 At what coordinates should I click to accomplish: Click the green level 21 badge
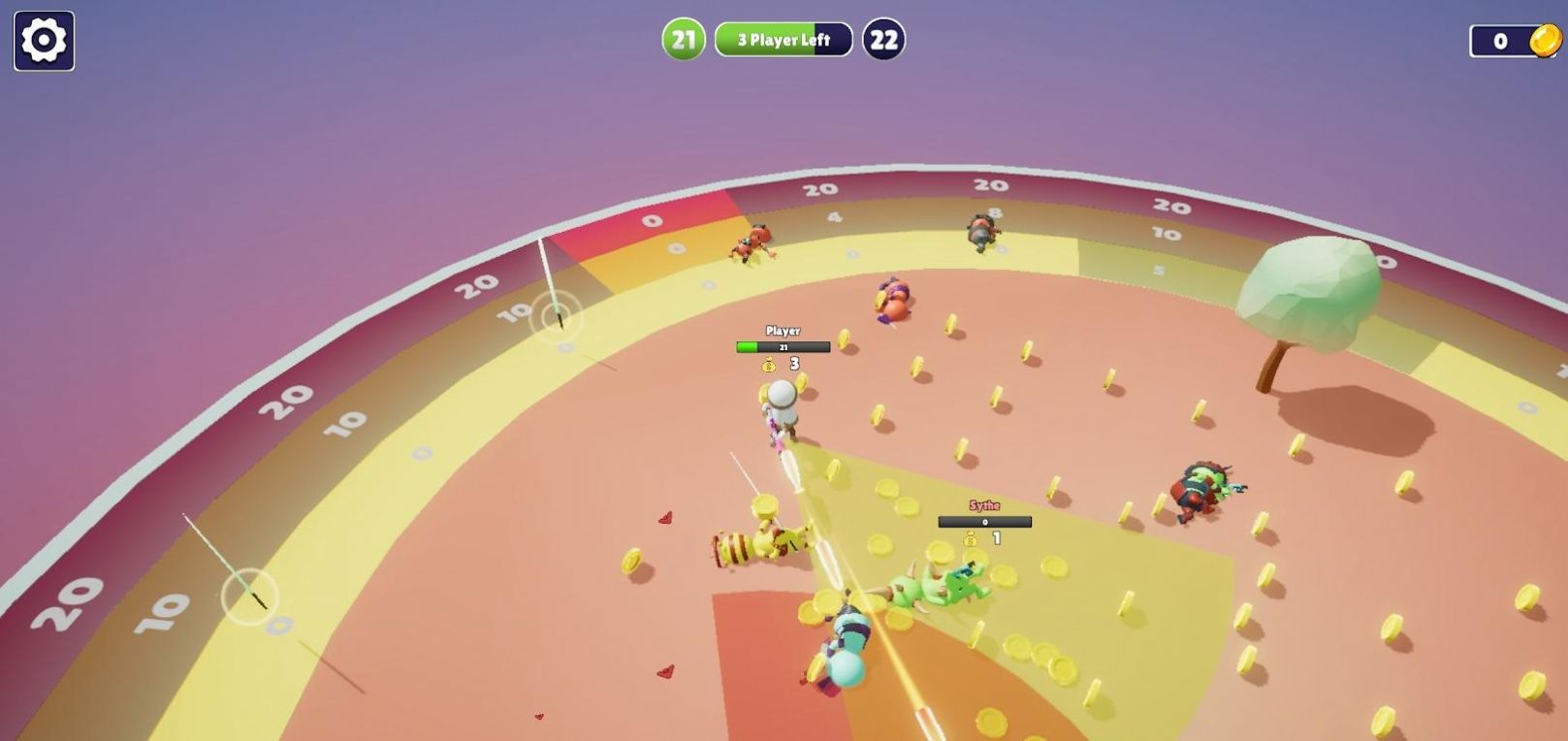pyautogui.click(x=683, y=40)
